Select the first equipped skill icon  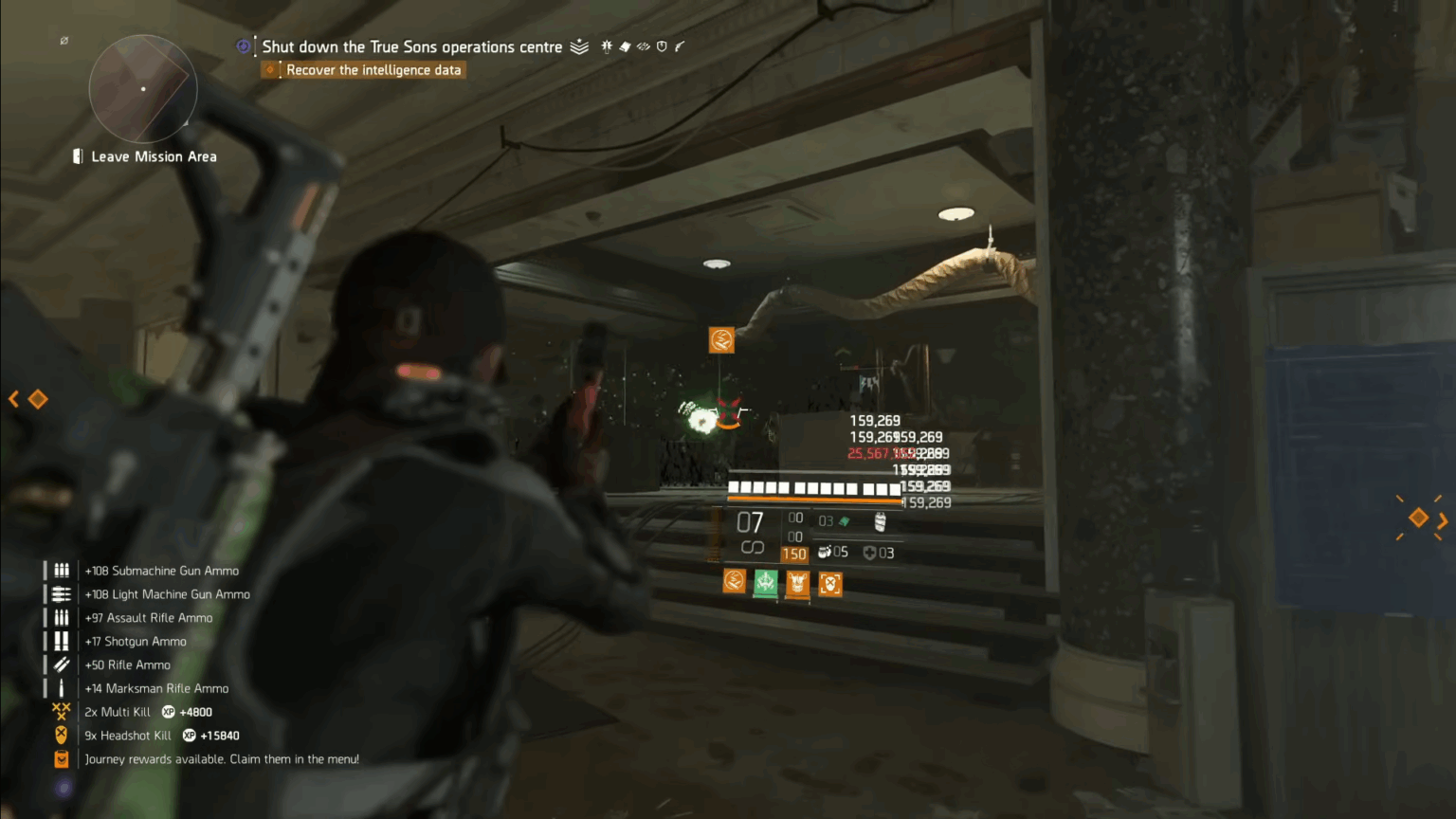[734, 581]
